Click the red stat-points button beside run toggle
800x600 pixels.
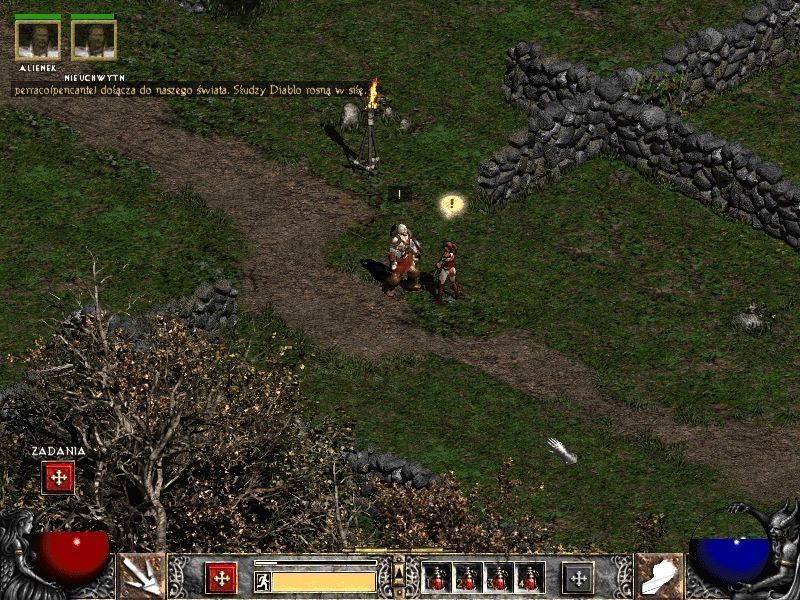pos(220,578)
